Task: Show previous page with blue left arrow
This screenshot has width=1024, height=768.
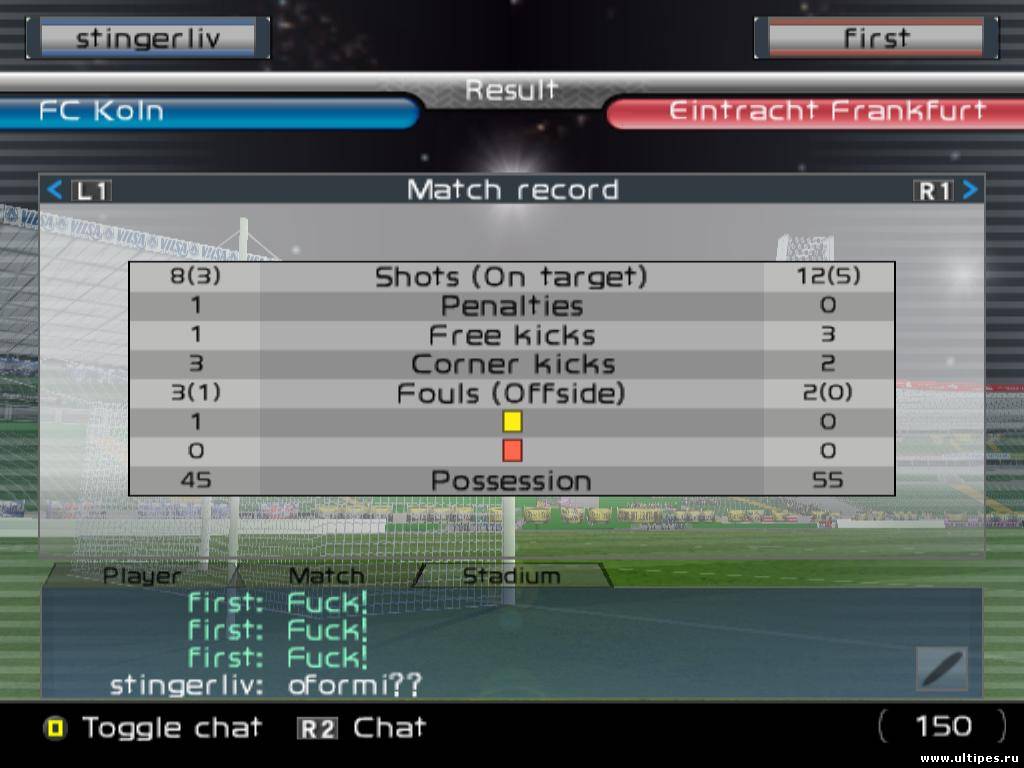Action: [55, 190]
